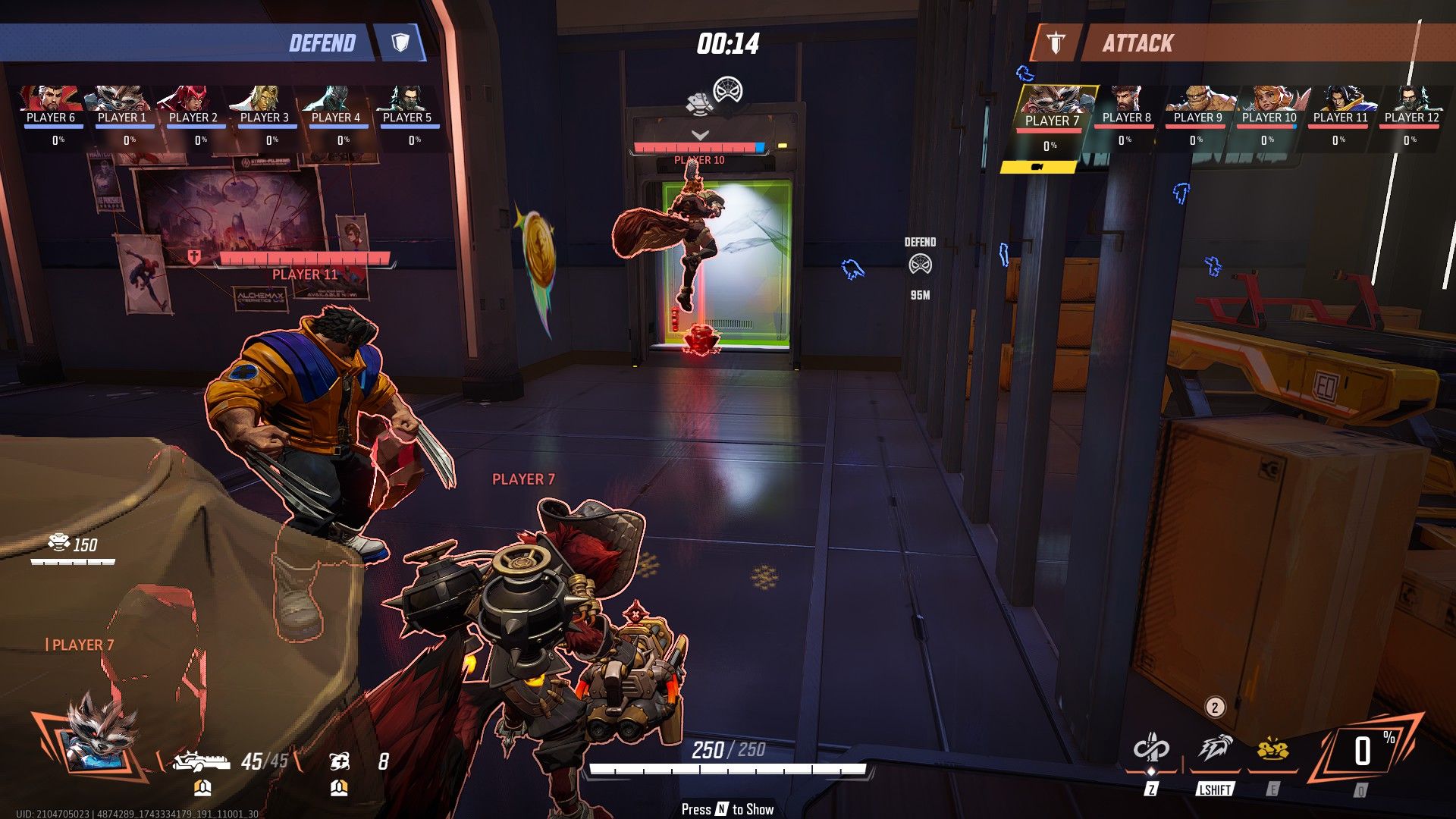Select Player 10 portrait in the Attack roster
Screen dimensions: 1456x819
coord(1269,99)
